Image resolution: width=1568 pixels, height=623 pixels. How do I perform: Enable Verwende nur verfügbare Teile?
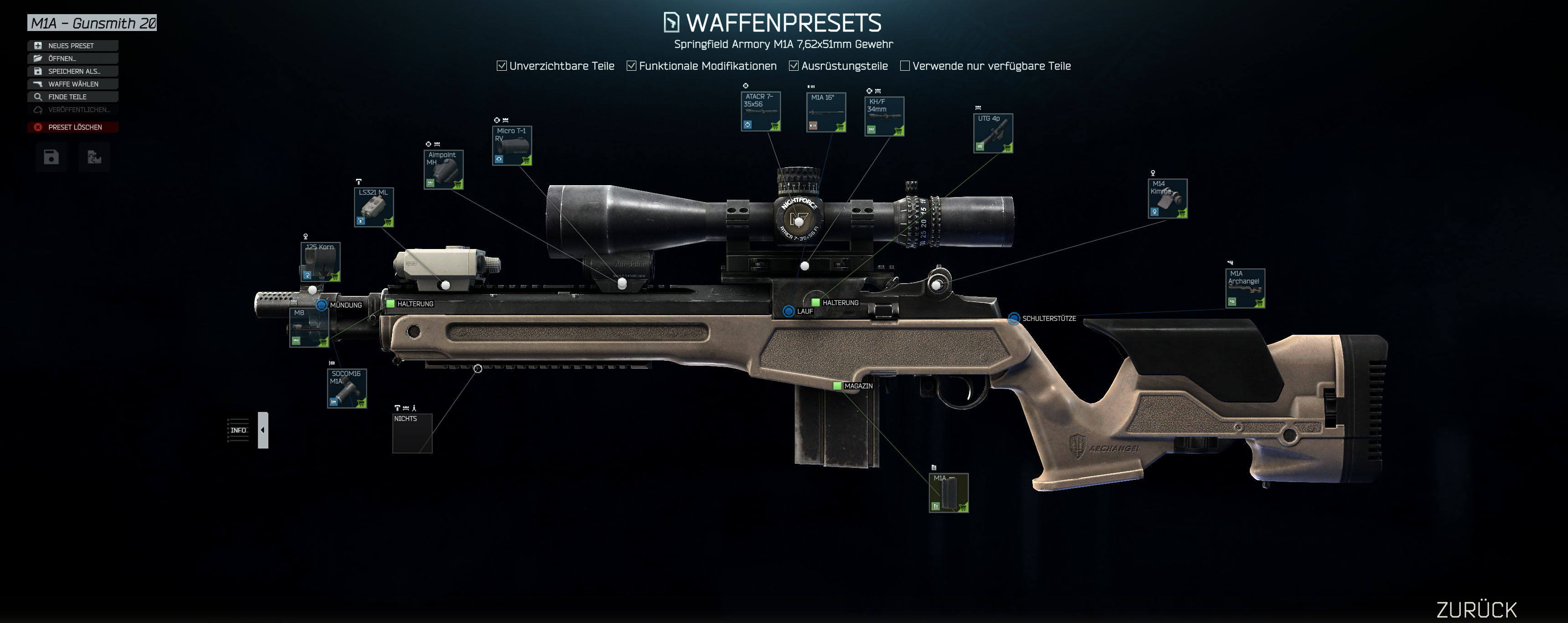pyautogui.click(x=905, y=66)
